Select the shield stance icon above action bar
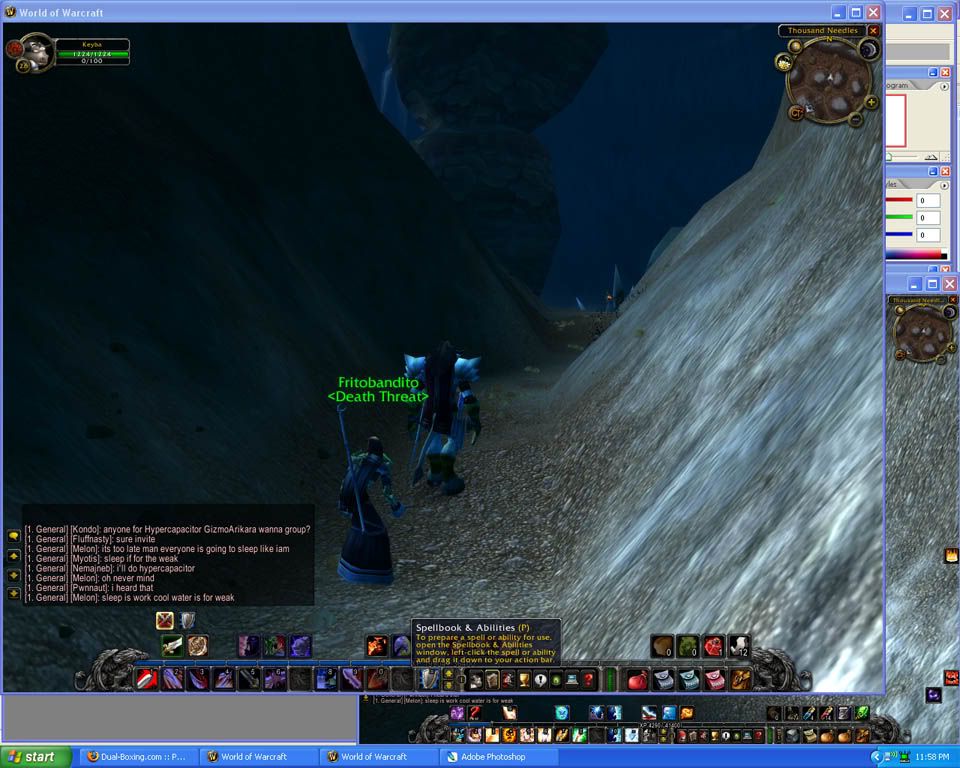 click(188, 621)
